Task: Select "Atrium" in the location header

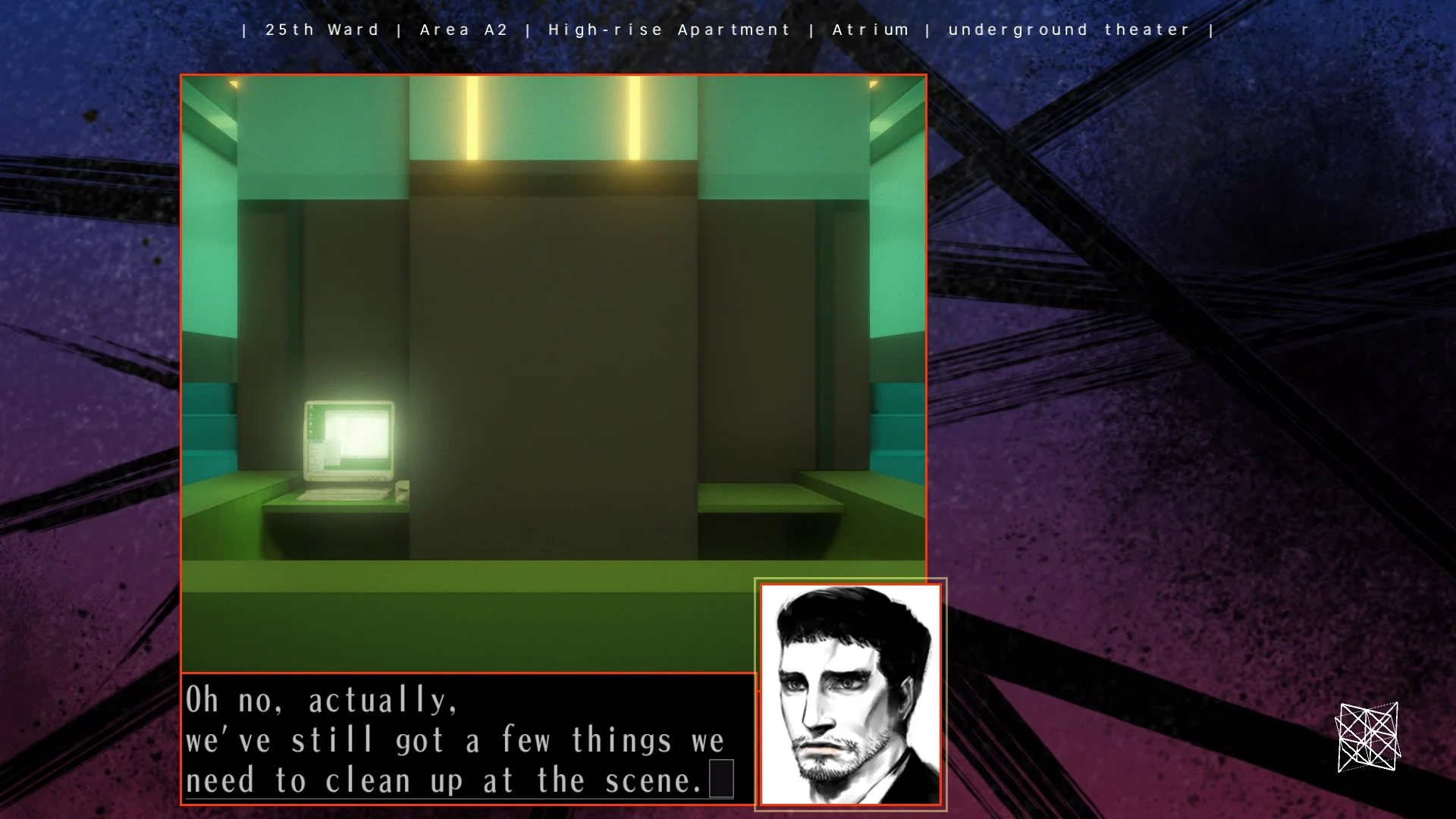Action: click(x=871, y=30)
